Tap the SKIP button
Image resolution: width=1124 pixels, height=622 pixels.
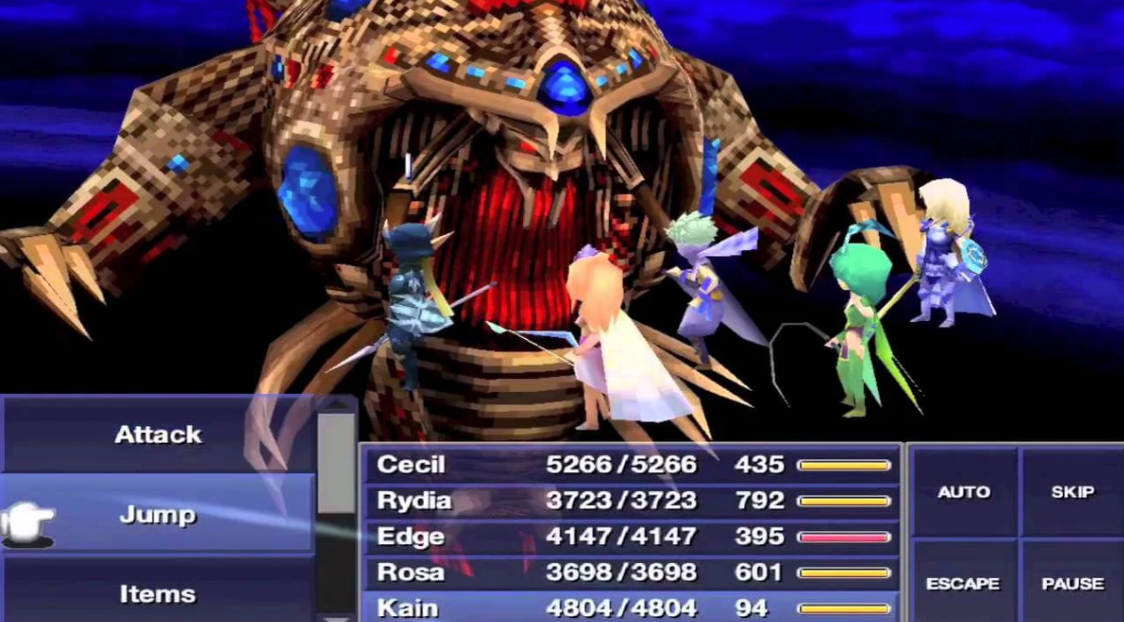[x=1071, y=492]
